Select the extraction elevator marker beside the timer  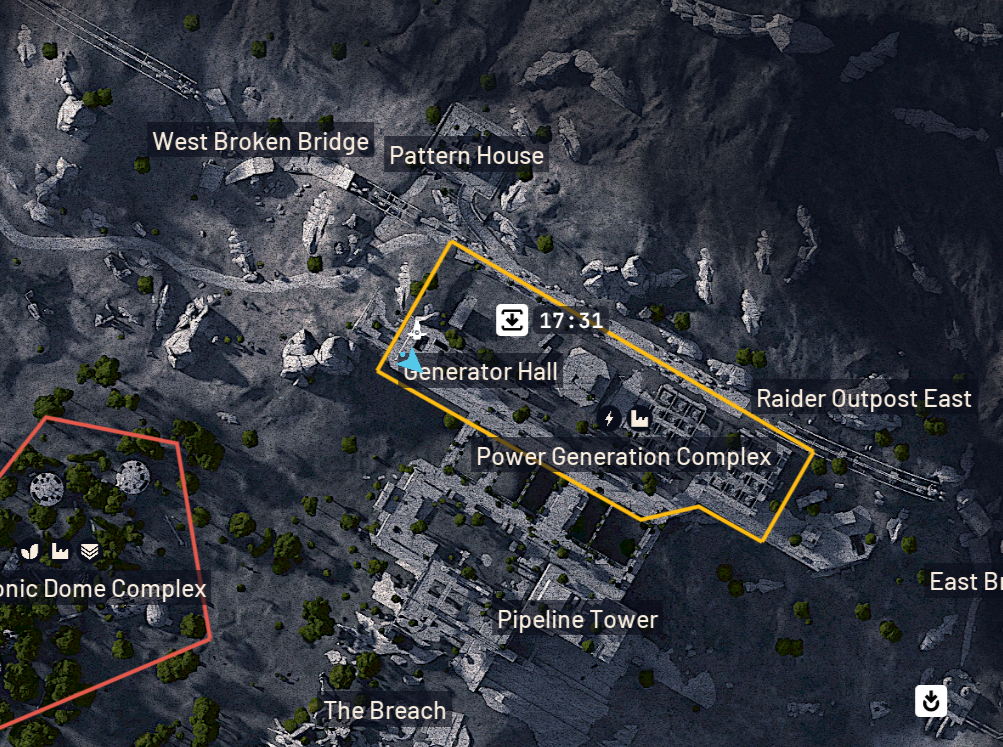coord(512,321)
